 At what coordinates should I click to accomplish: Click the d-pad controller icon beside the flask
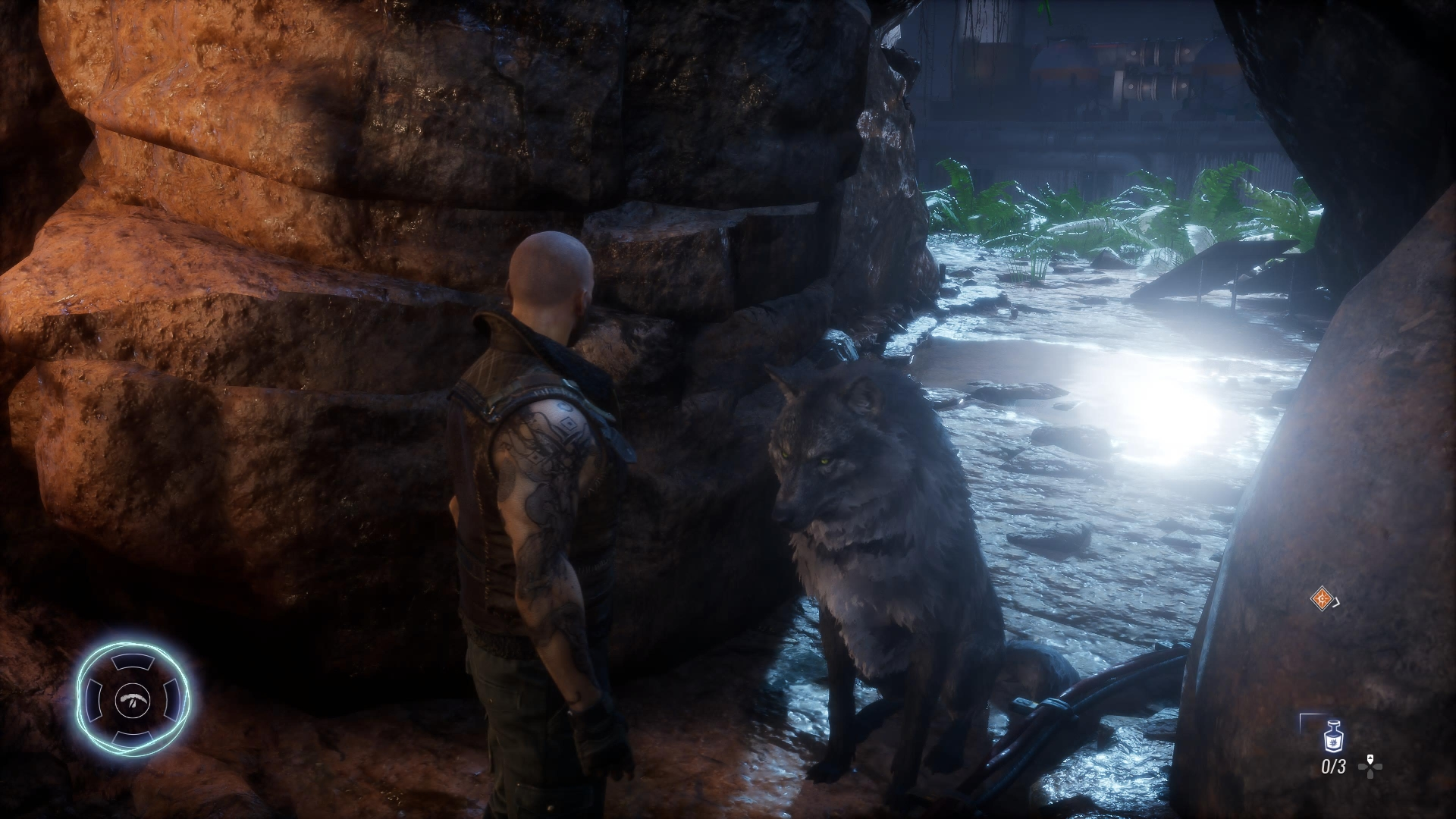tap(1370, 767)
